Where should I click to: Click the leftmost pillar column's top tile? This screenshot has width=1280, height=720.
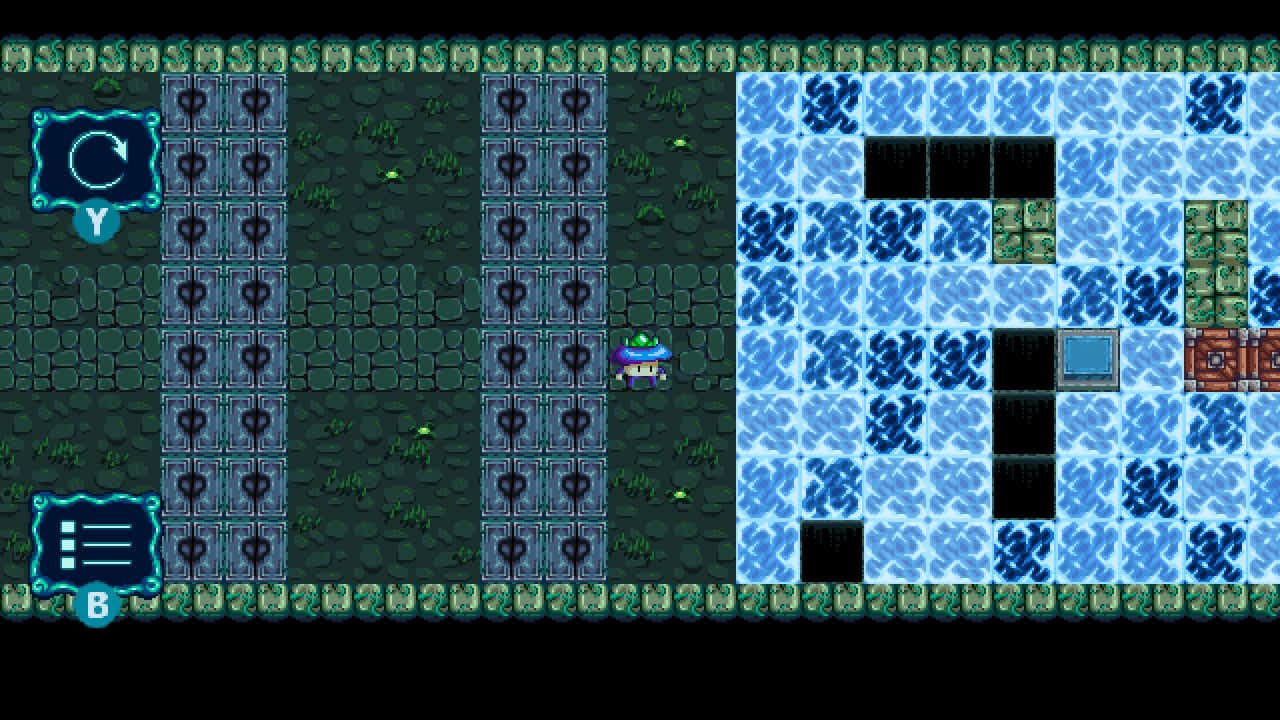coord(193,98)
